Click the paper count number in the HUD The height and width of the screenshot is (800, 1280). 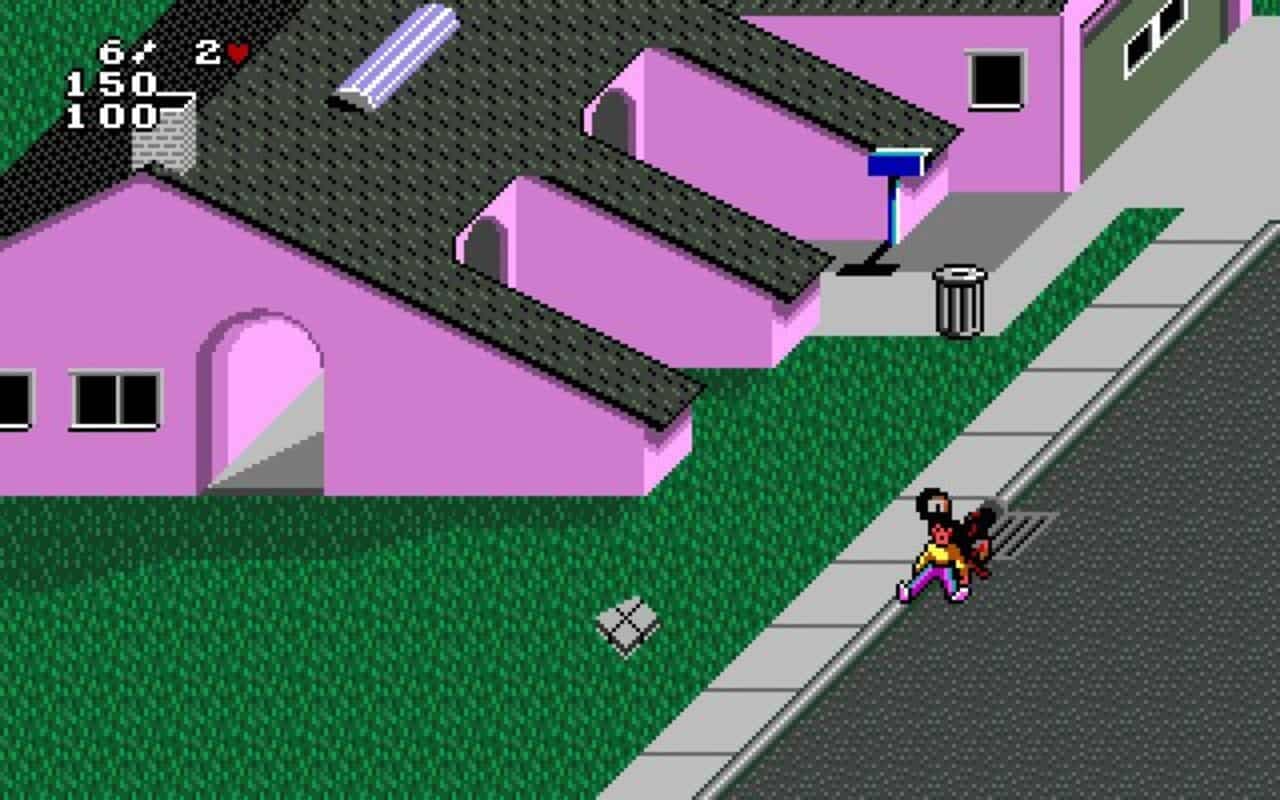coord(113,49)
